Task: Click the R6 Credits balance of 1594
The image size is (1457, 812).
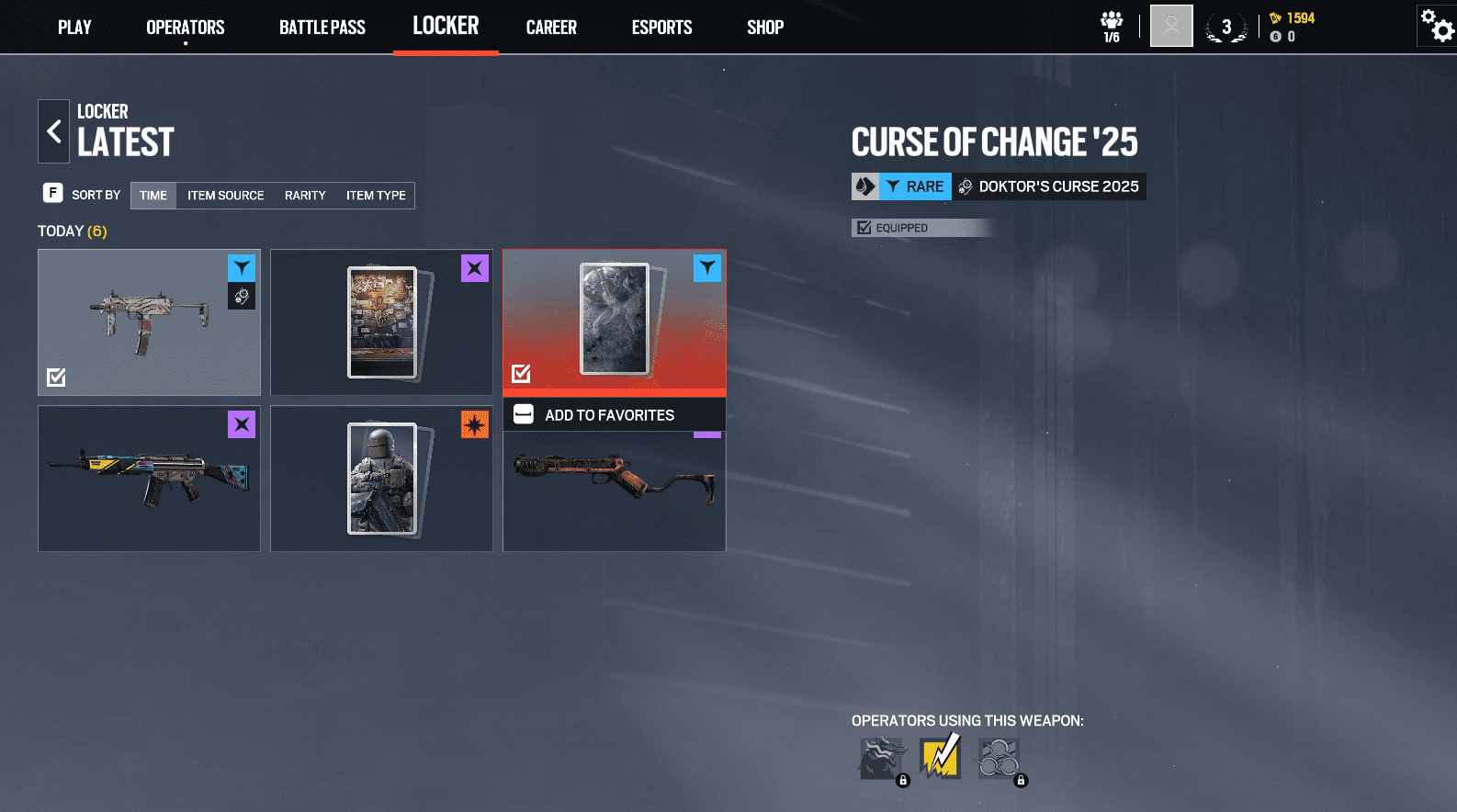Action: (1293, 17)
